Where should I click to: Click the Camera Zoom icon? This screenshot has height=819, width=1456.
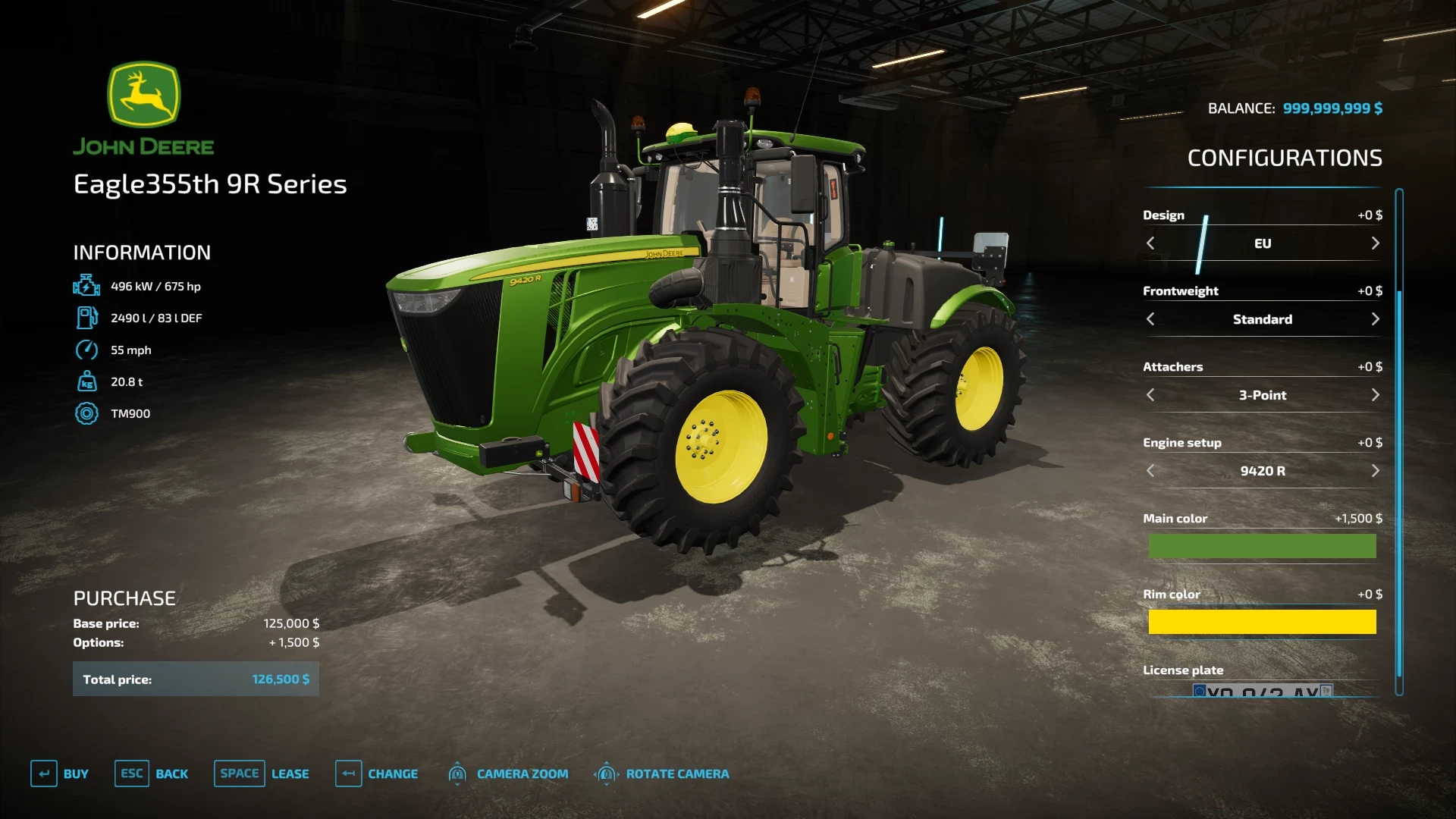point(458,773)
